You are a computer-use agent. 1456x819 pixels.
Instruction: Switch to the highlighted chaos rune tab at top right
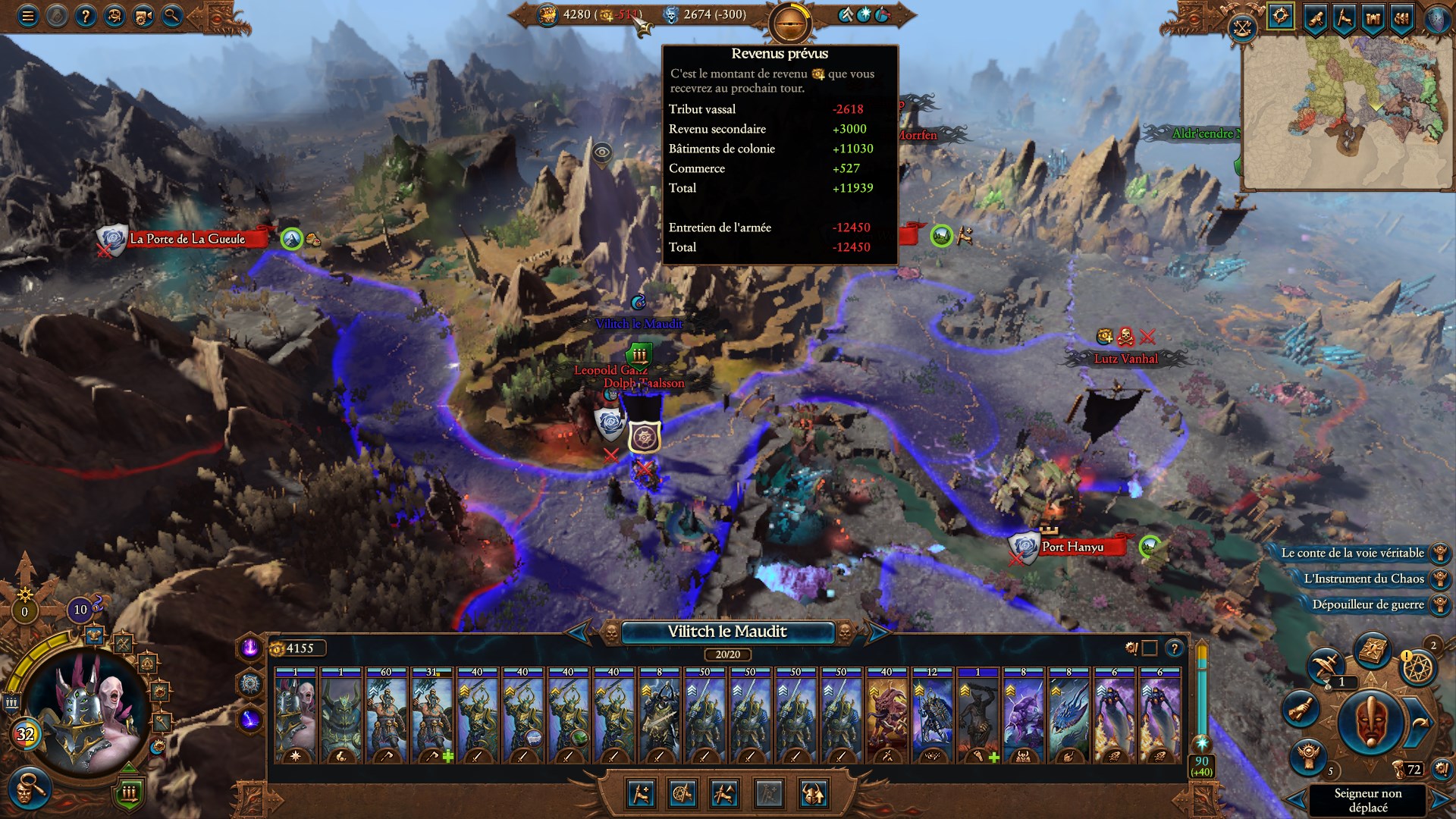(x=1280, y=15)
